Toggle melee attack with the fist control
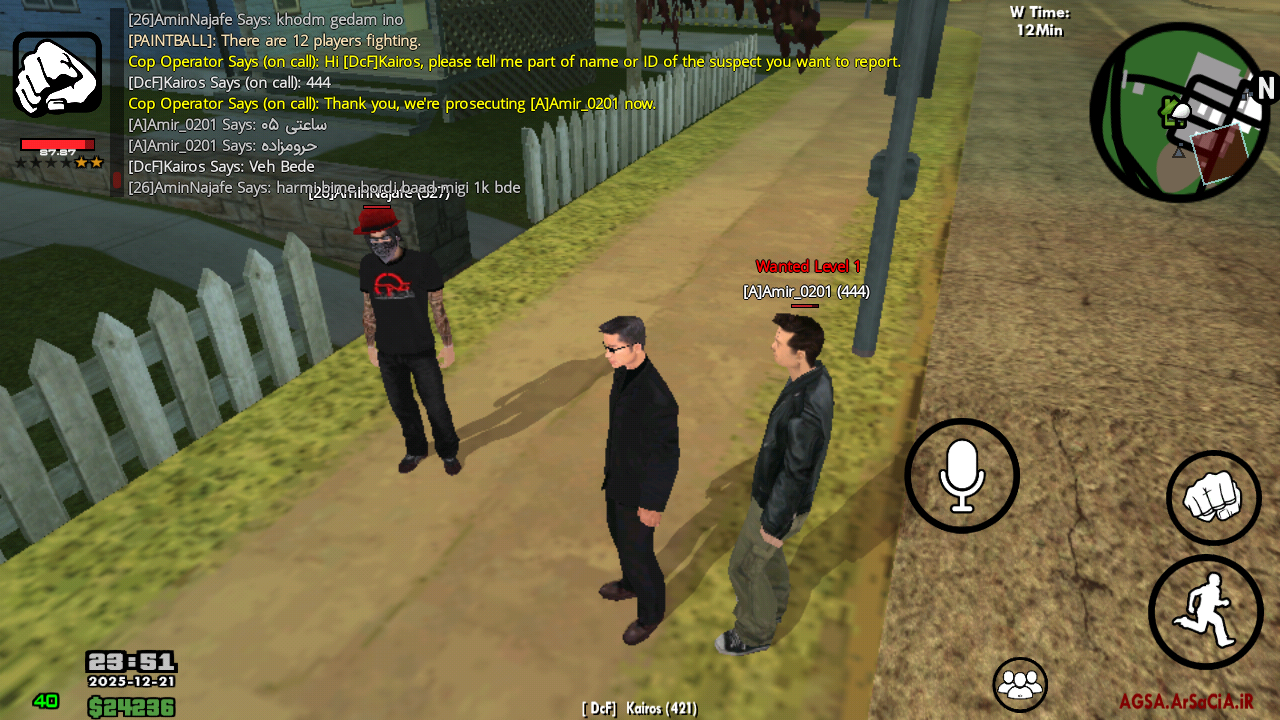Screen dimensions: 1280x720 [1213, 495]
